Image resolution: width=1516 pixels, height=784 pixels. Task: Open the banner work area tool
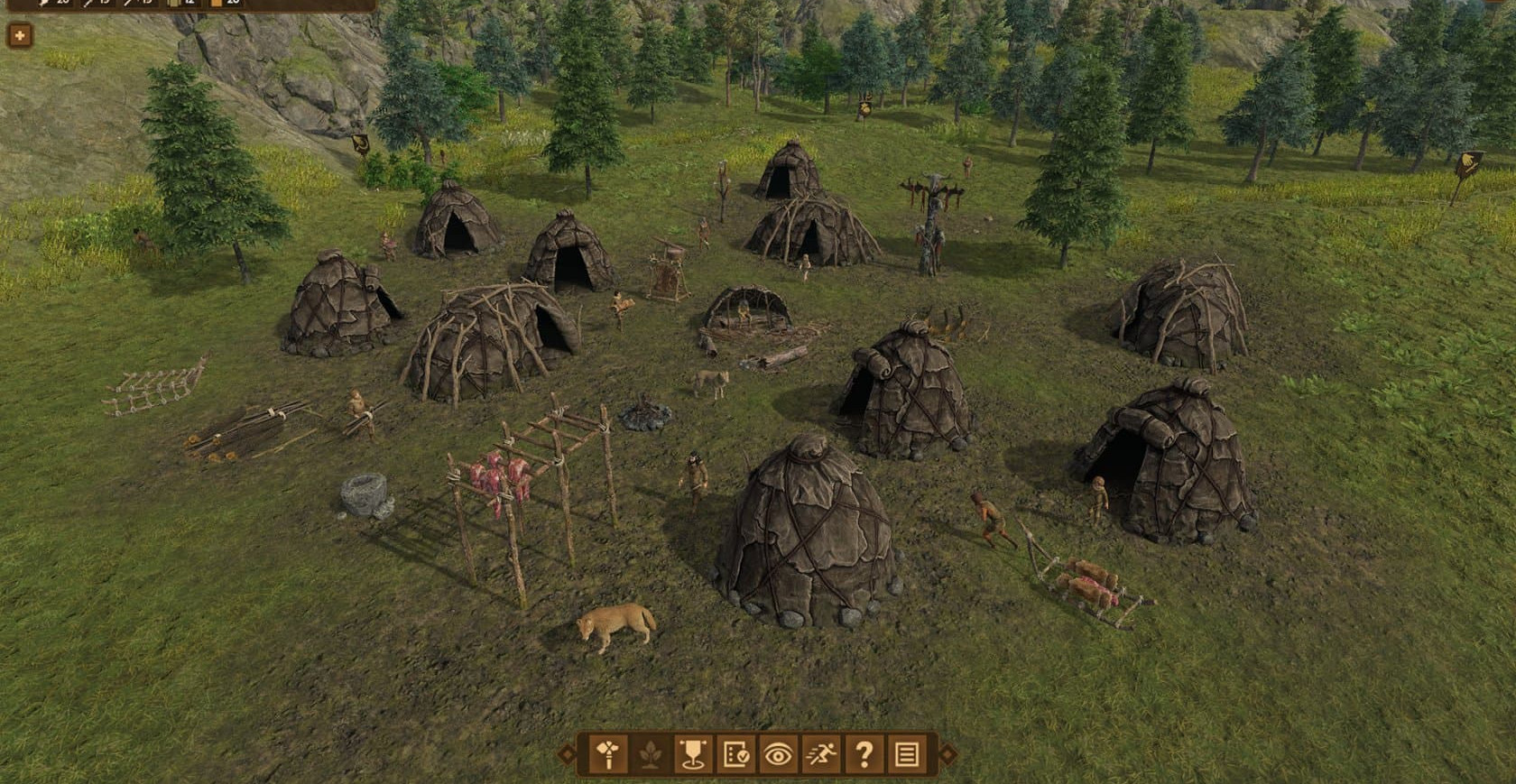(693, 754)
